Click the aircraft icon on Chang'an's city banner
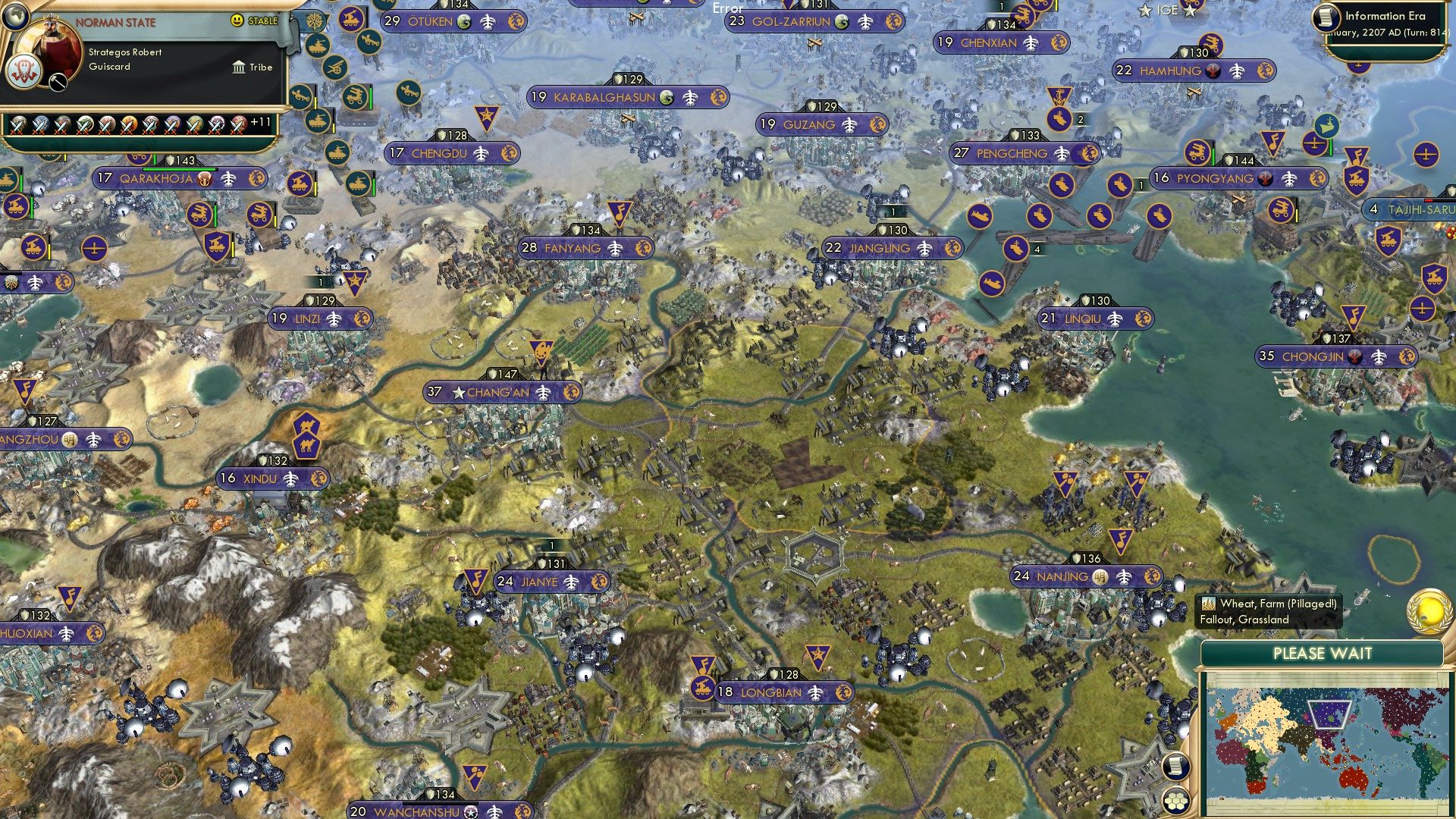Image resolution: width=1456 pixels, height=819 pixels. pyautogui.click(x=541, y=393)
